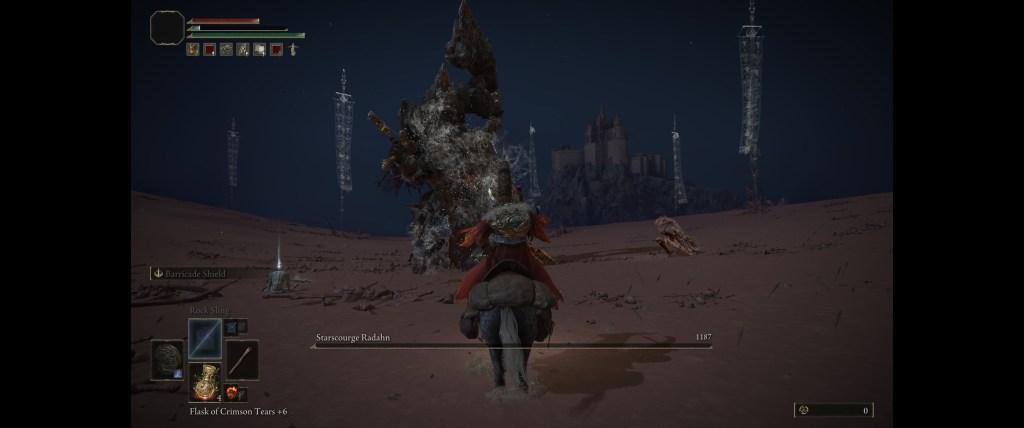Click the pale figure status icon
This screenshot has height=428, width=1024.
click(x=293, y=49)
